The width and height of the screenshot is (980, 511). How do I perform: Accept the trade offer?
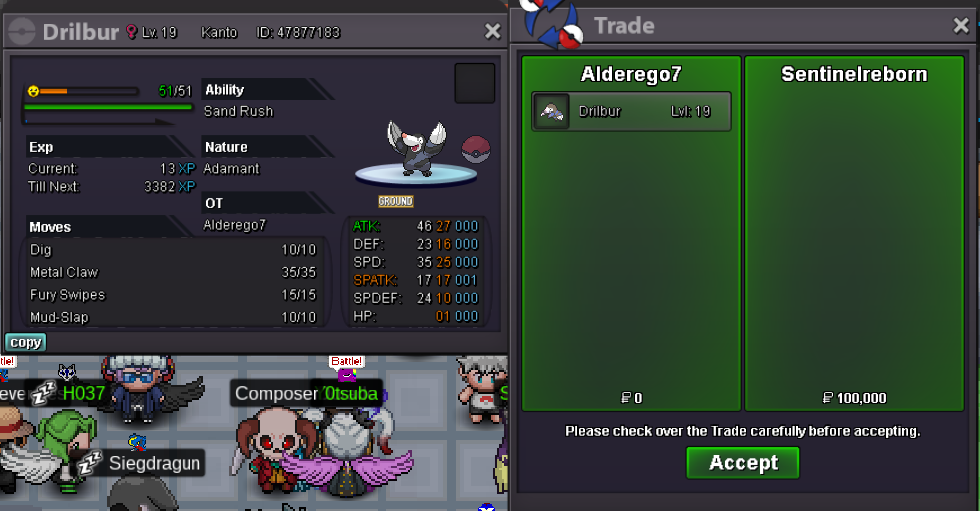(742, 462)
